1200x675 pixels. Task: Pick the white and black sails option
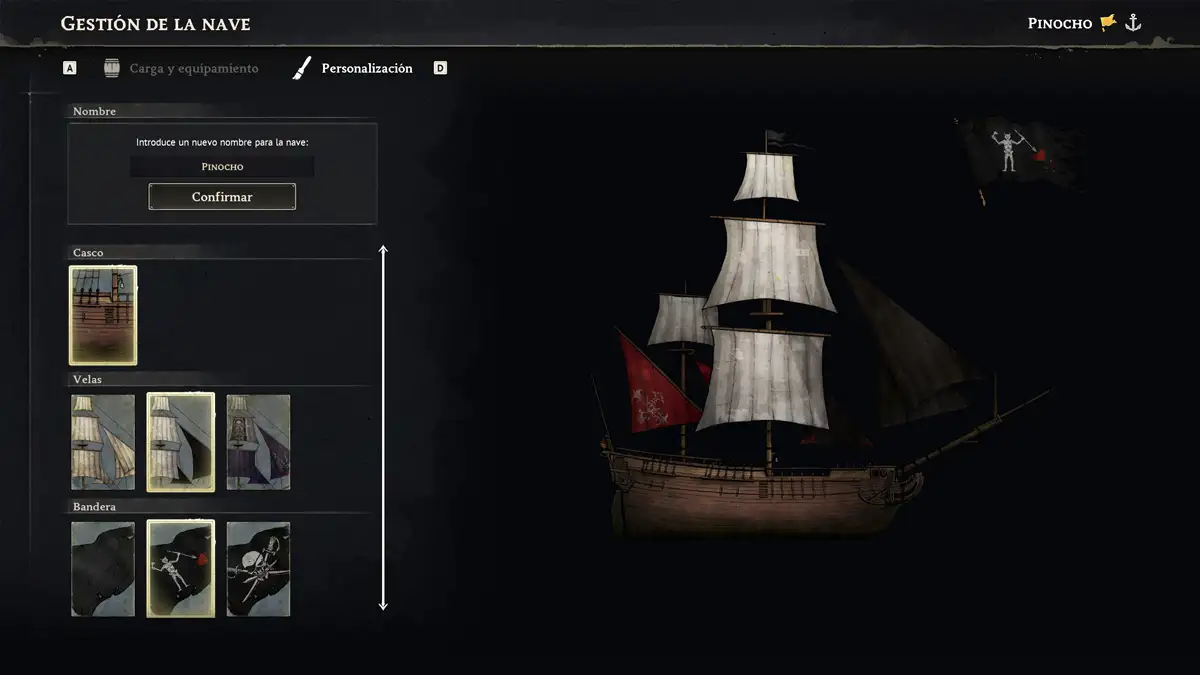click(180, 441)
